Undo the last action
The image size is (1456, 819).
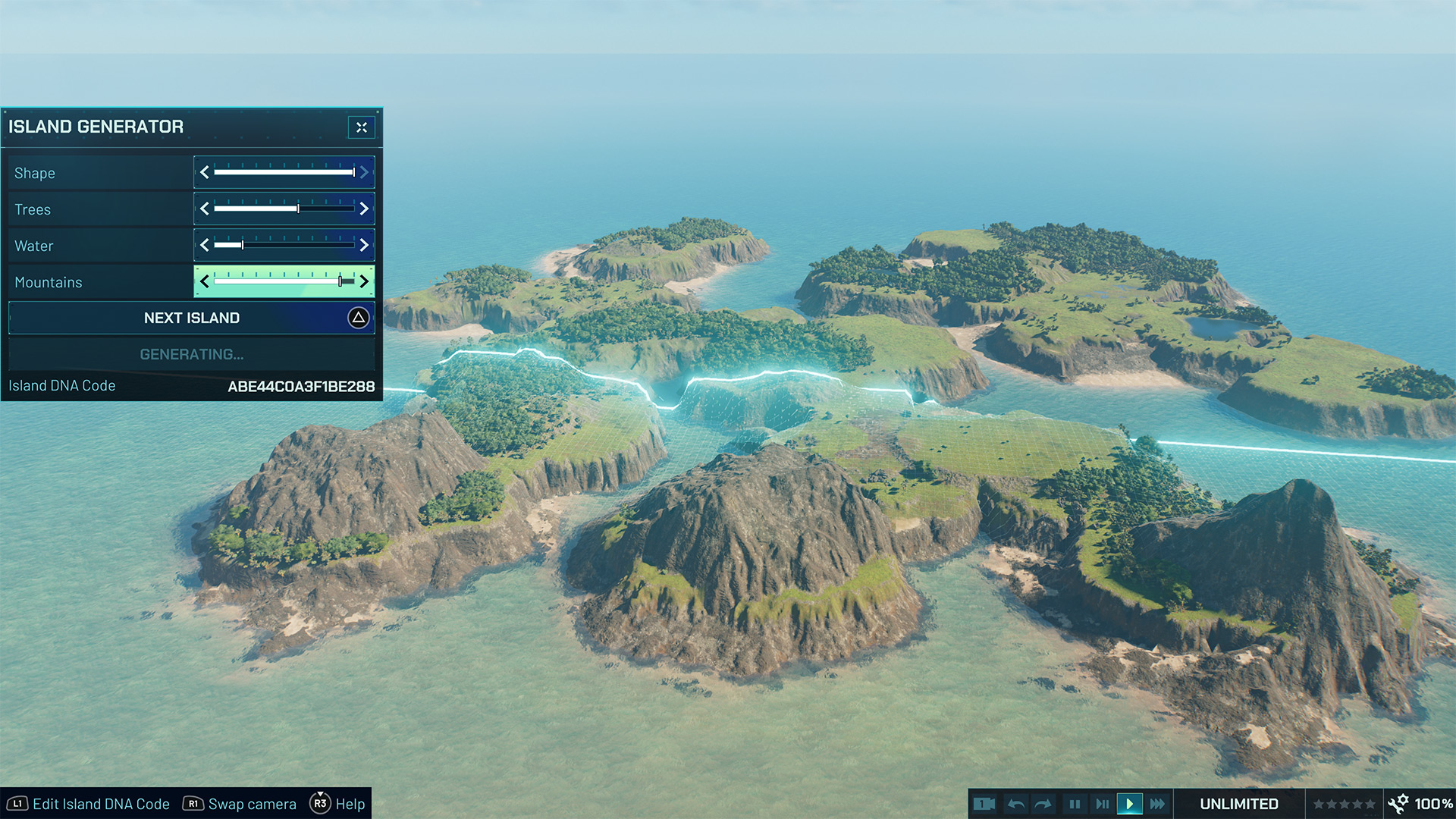click(x=1016, y=804)
